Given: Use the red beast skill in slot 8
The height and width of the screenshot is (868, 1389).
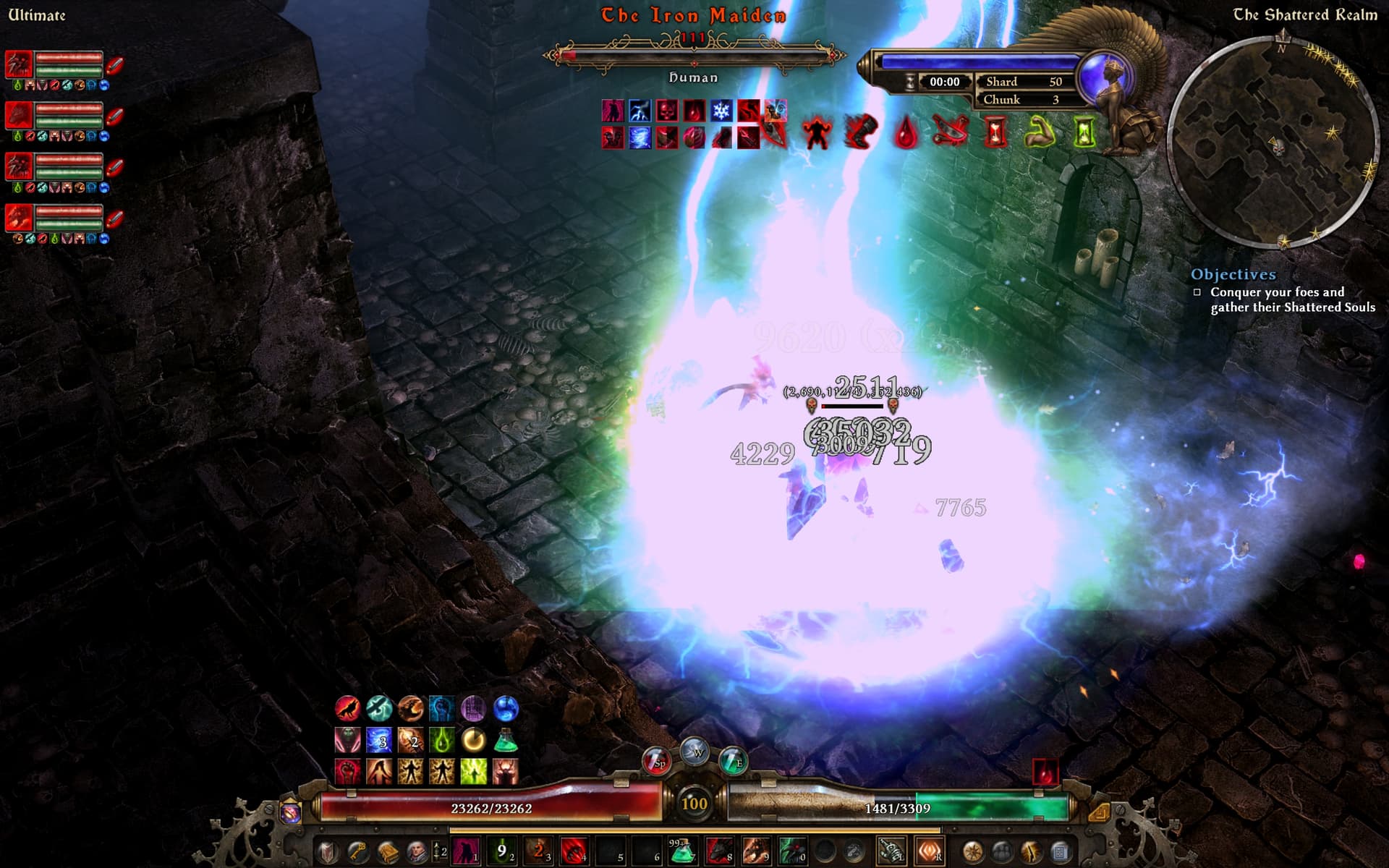Looking at the screenshot, I should 718,851.
